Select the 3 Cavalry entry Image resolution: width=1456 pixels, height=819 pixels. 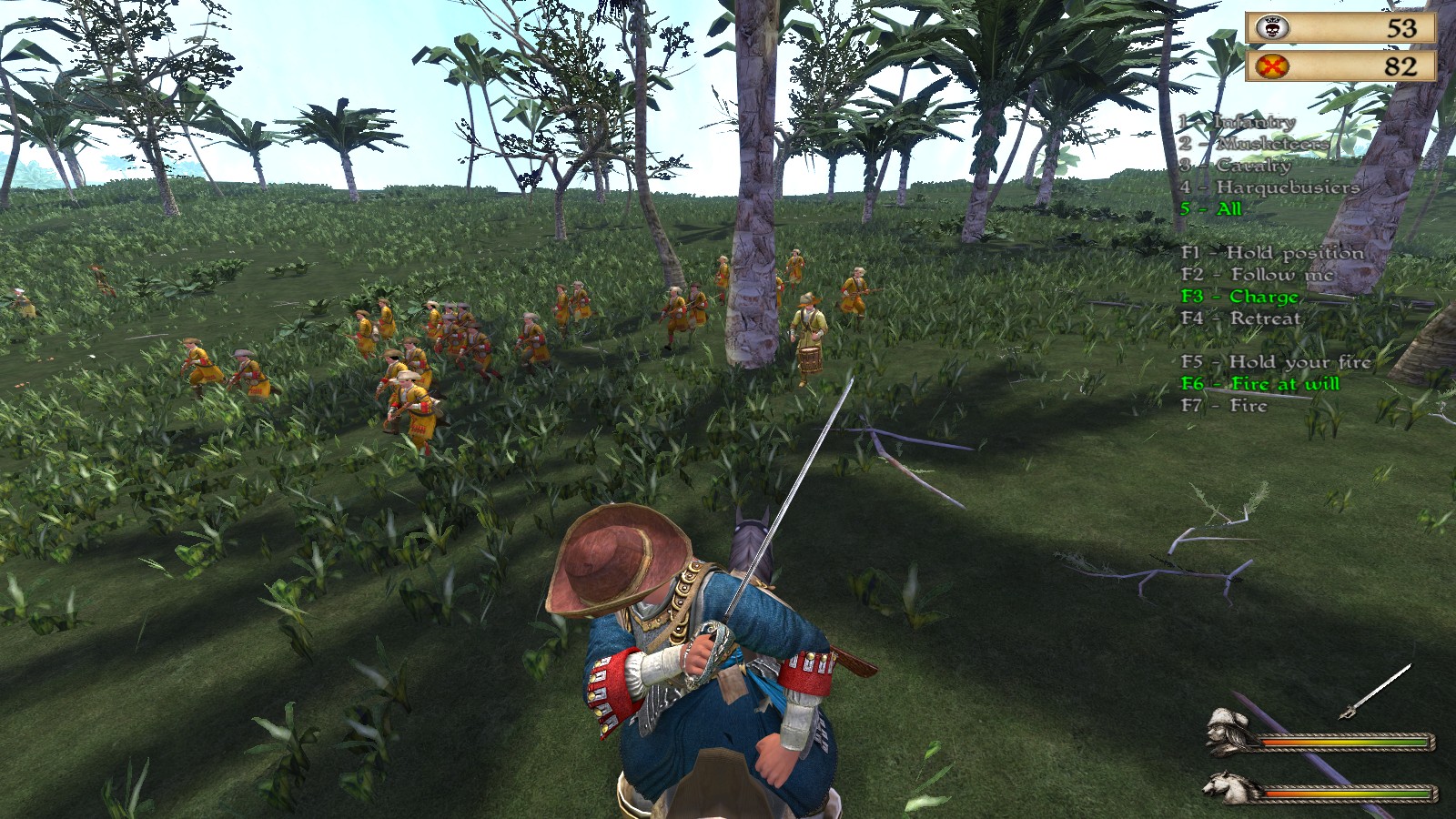click(1235, 166)
